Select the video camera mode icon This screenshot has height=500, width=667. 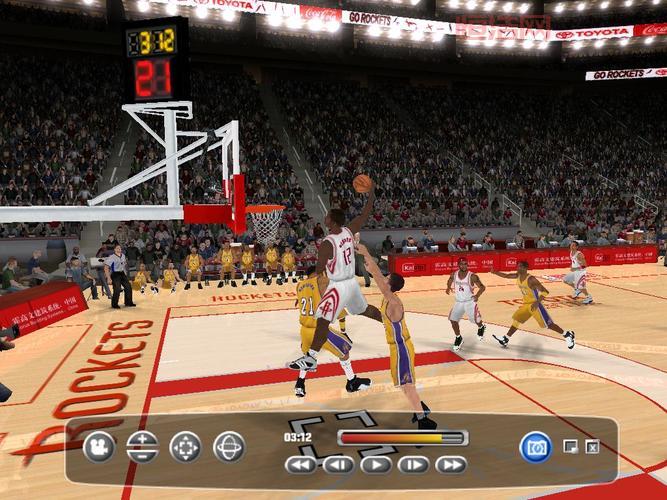click(x=99, y=446)
